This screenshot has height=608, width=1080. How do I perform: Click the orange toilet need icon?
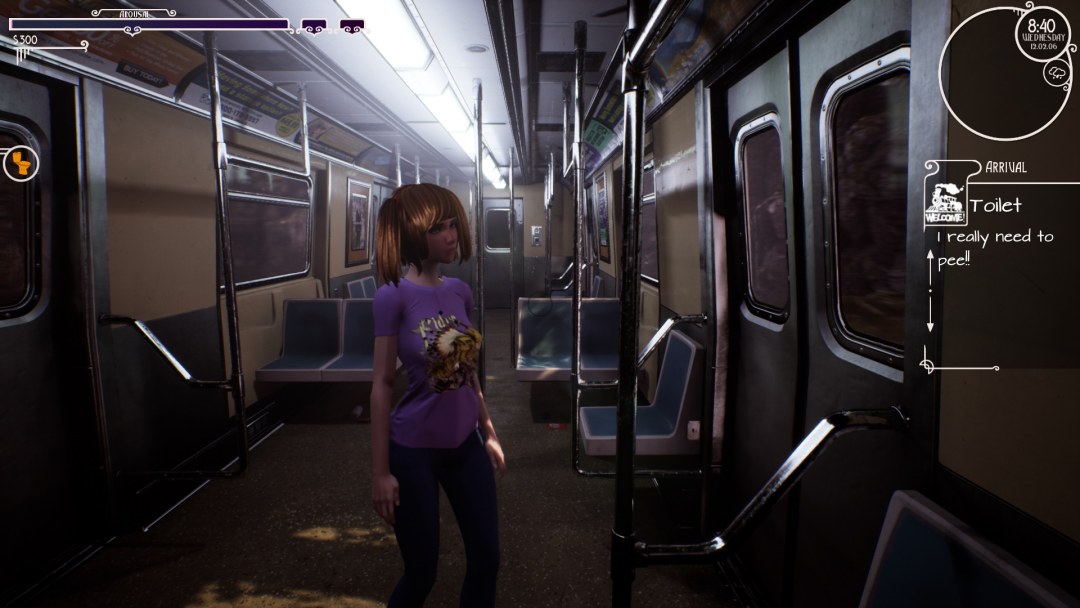tap(19, 163)
